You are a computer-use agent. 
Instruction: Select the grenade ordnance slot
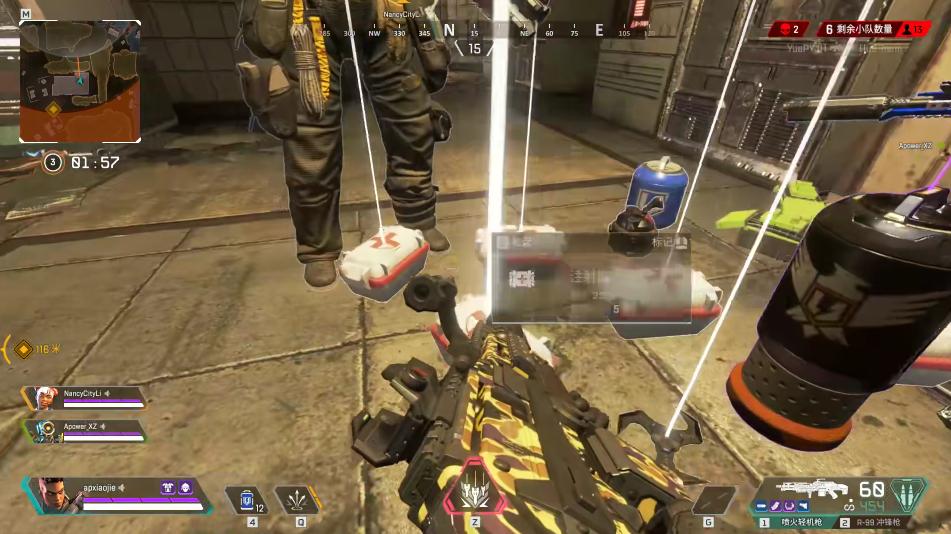(x=713, y=499)
